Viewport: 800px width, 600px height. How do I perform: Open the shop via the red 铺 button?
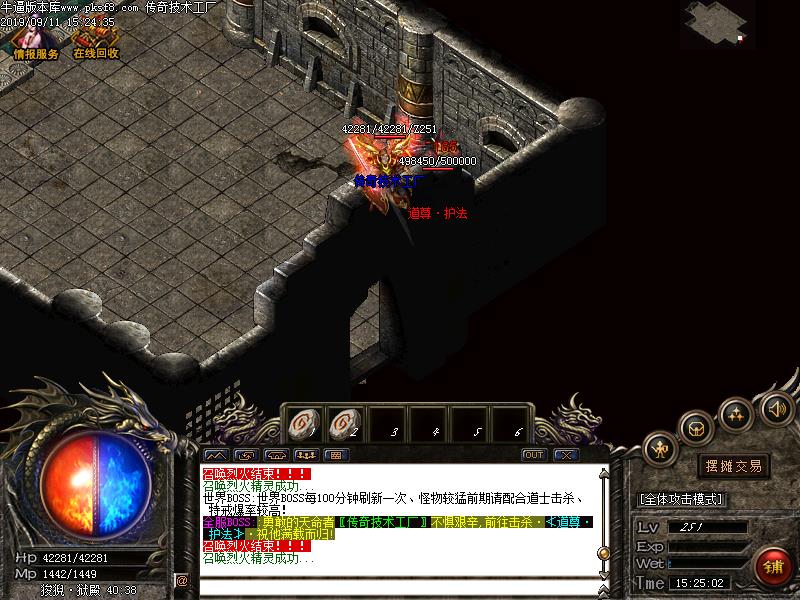pyautogui.click(x=772, y=567)
